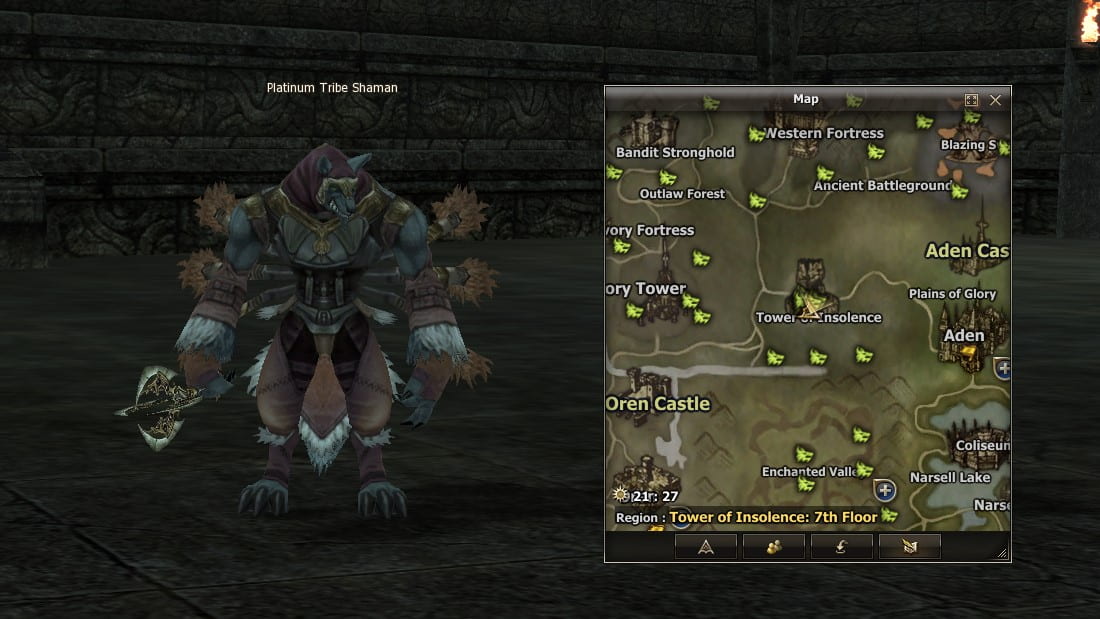Click the gold party members map button

click(x=774, y=546)
